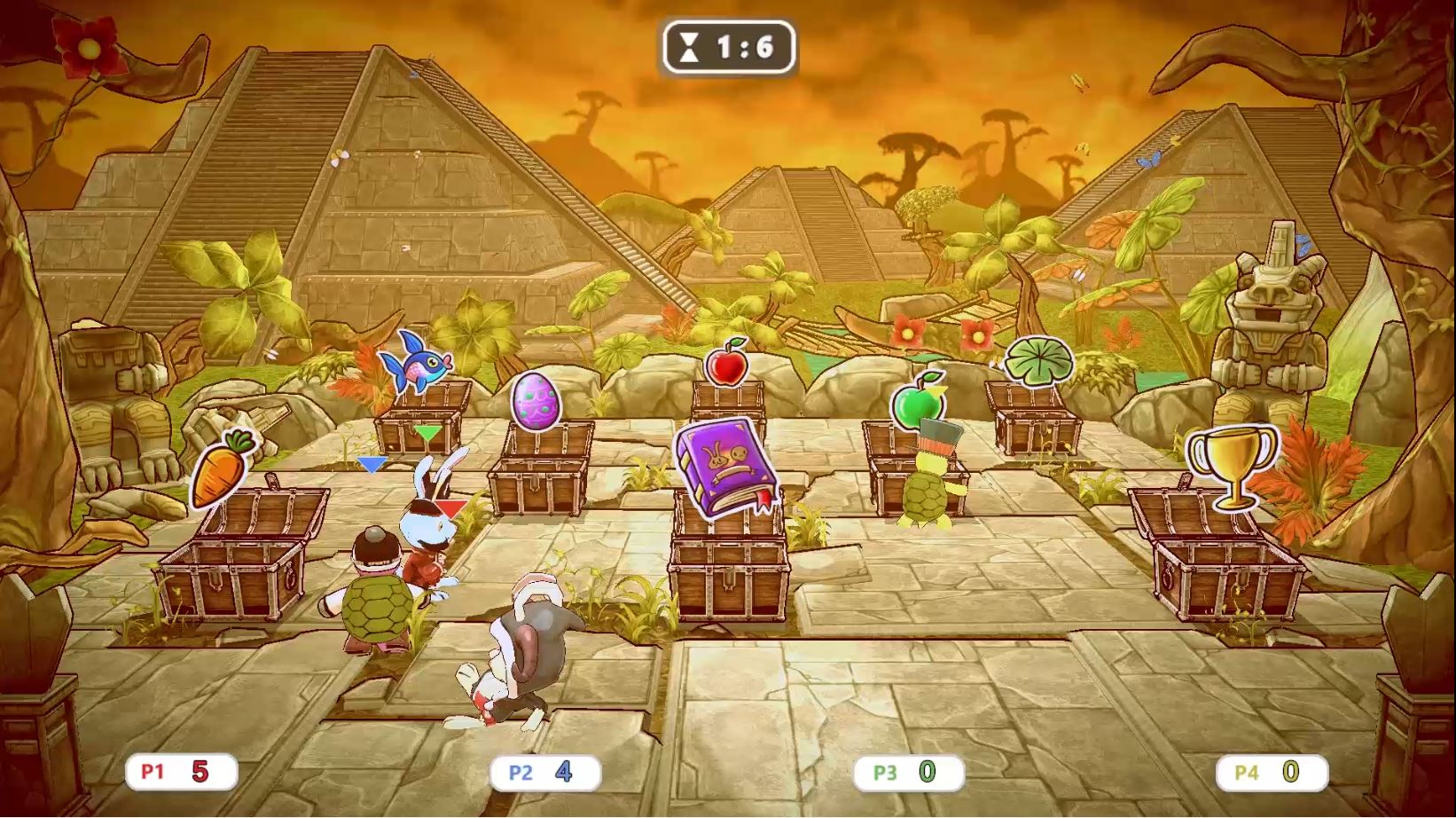
Task: Toggle the green player arrow marker
Action: [429, 433]
